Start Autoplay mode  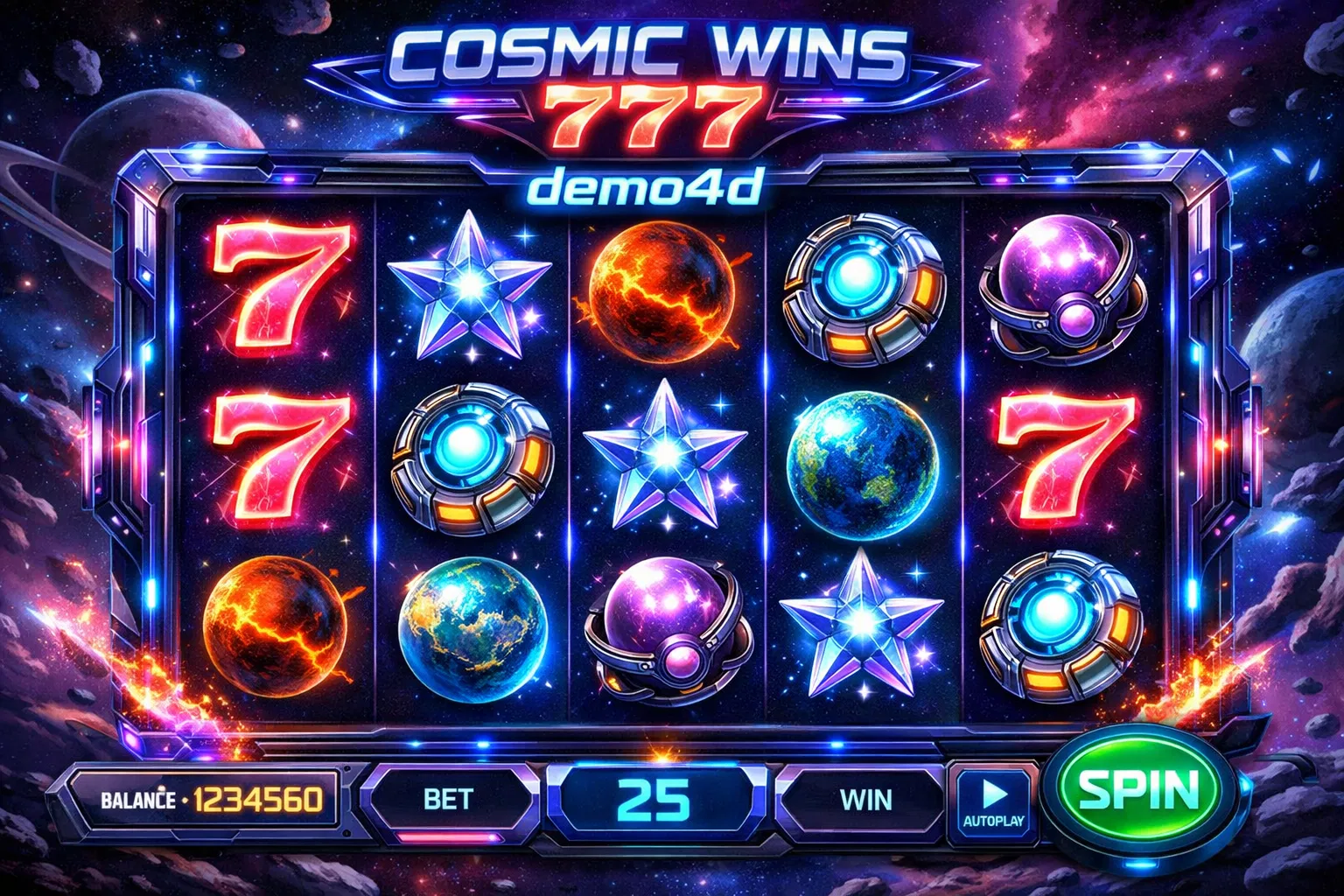click(993, 801)
